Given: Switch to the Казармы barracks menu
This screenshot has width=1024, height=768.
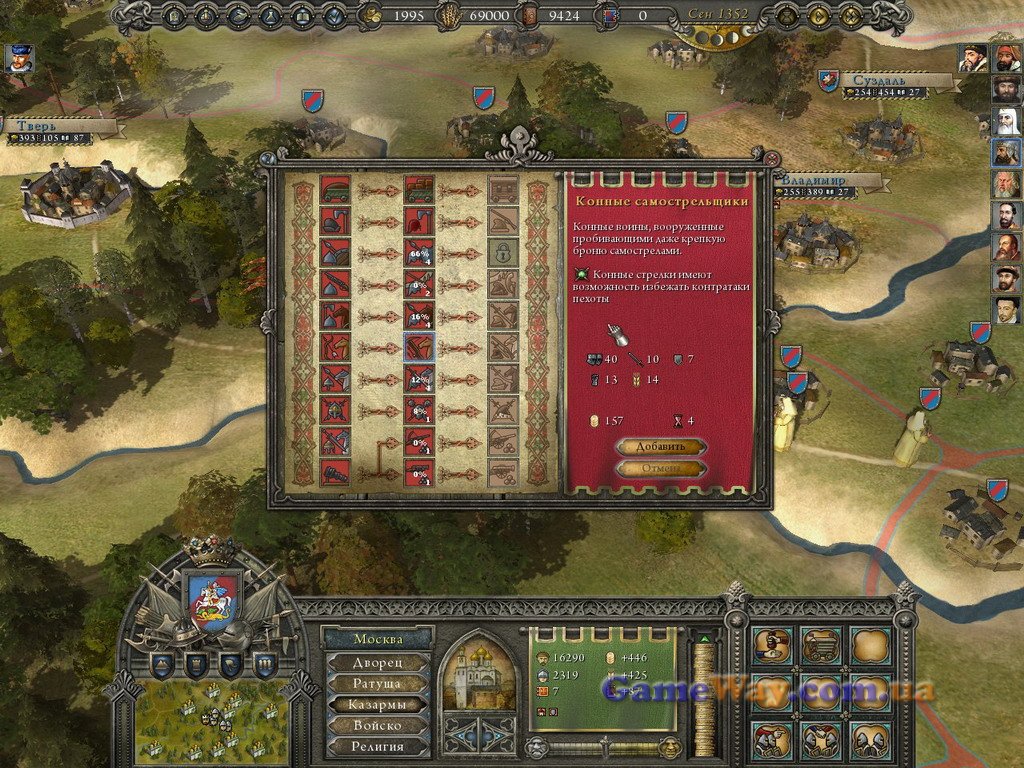Looking at the screenshot, I should [x=377, y=704].
